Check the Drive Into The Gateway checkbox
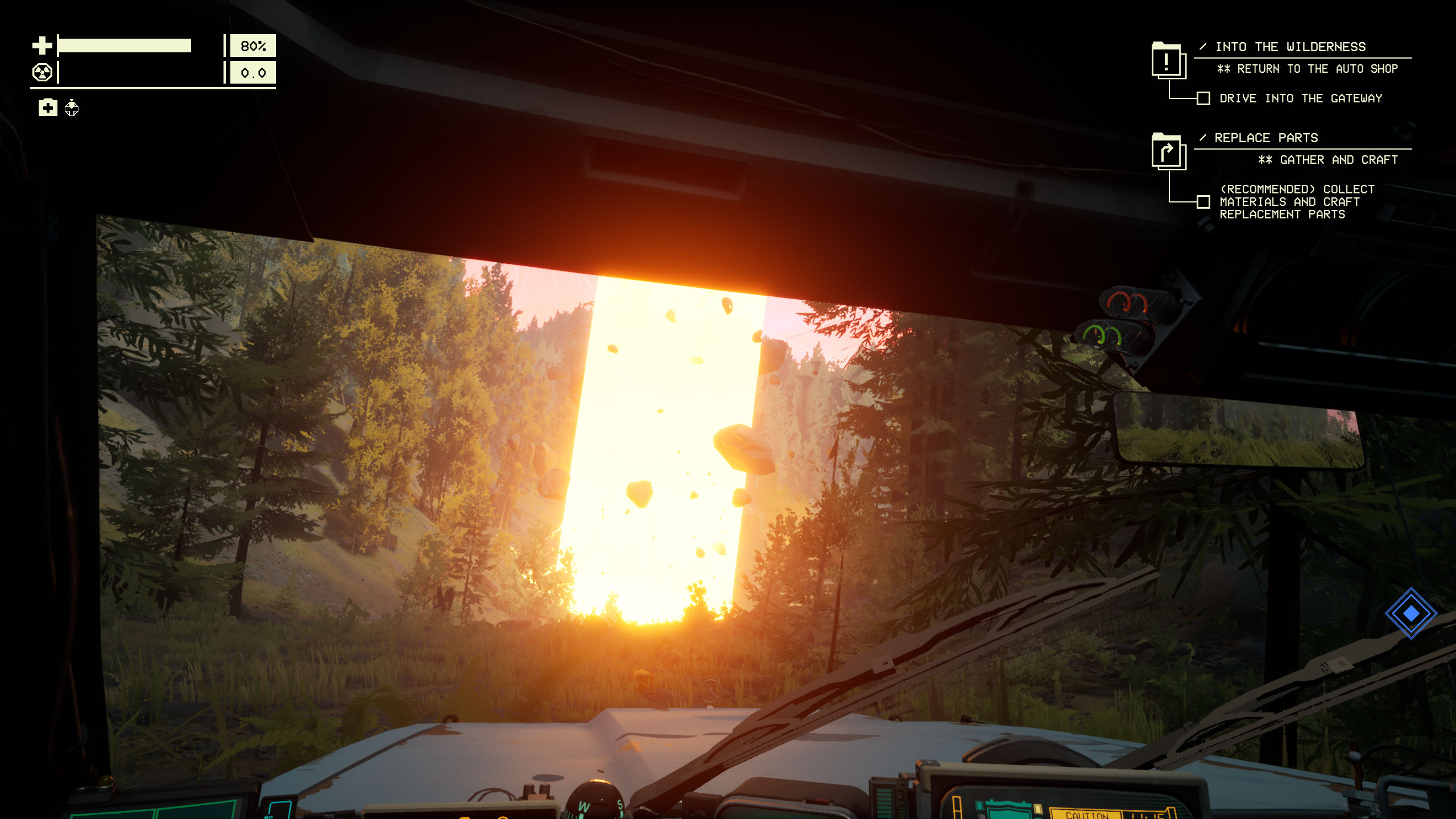The width and height of the screenshot is (1456, 819). (x=1203, y=98)
